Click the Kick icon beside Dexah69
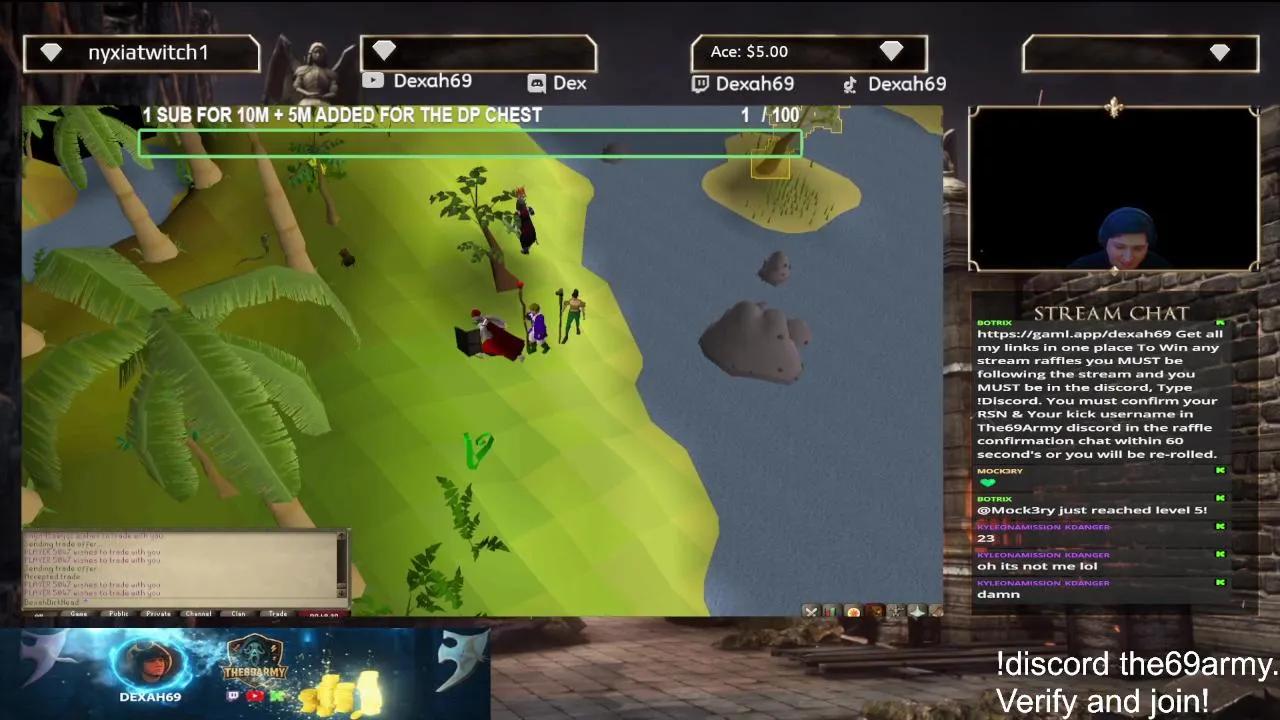Image resolution: width=1280 pixels, height=720 pixels. click(847, 84)
